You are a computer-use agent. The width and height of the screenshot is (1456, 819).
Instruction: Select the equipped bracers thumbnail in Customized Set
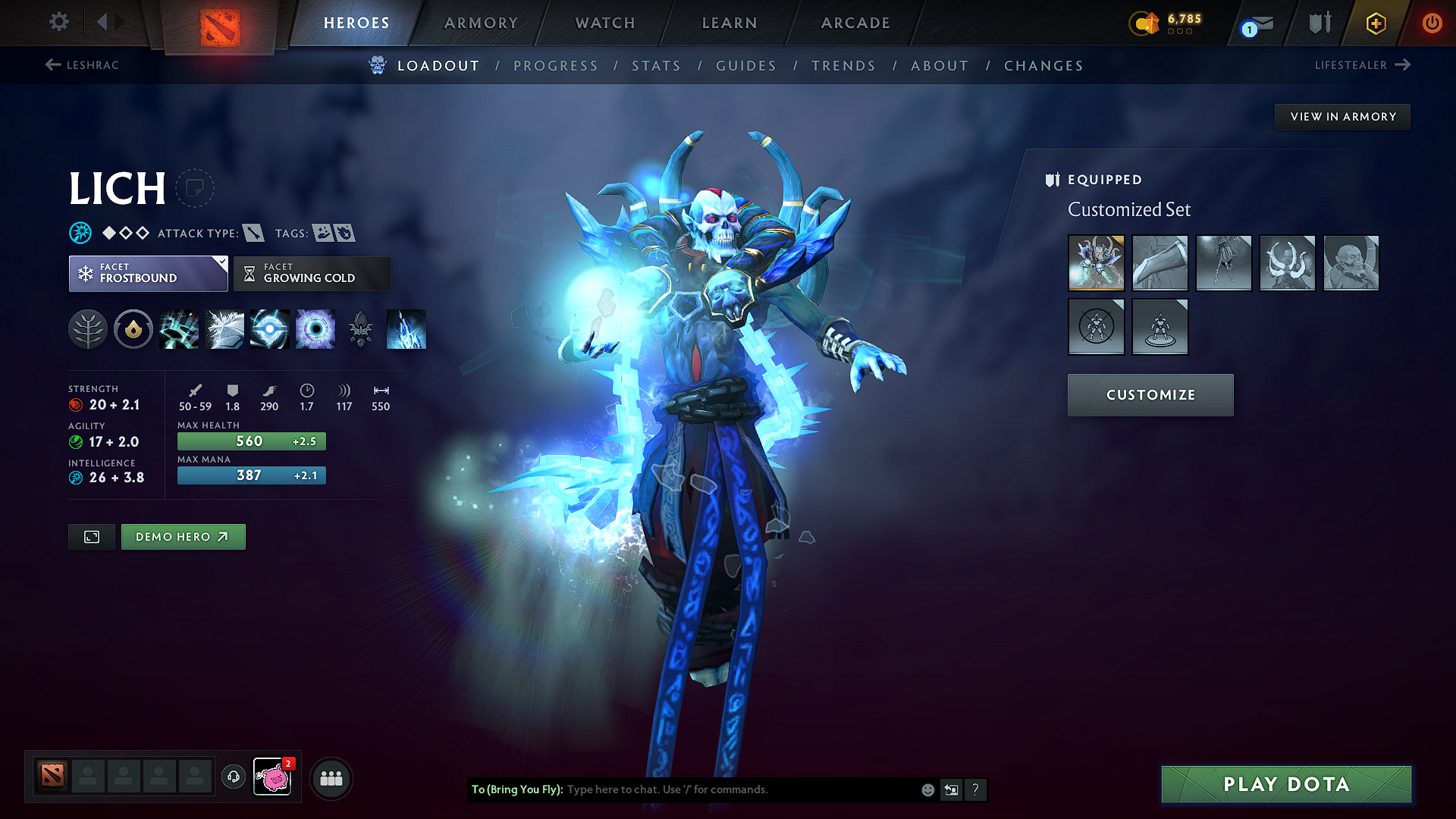1159,263
